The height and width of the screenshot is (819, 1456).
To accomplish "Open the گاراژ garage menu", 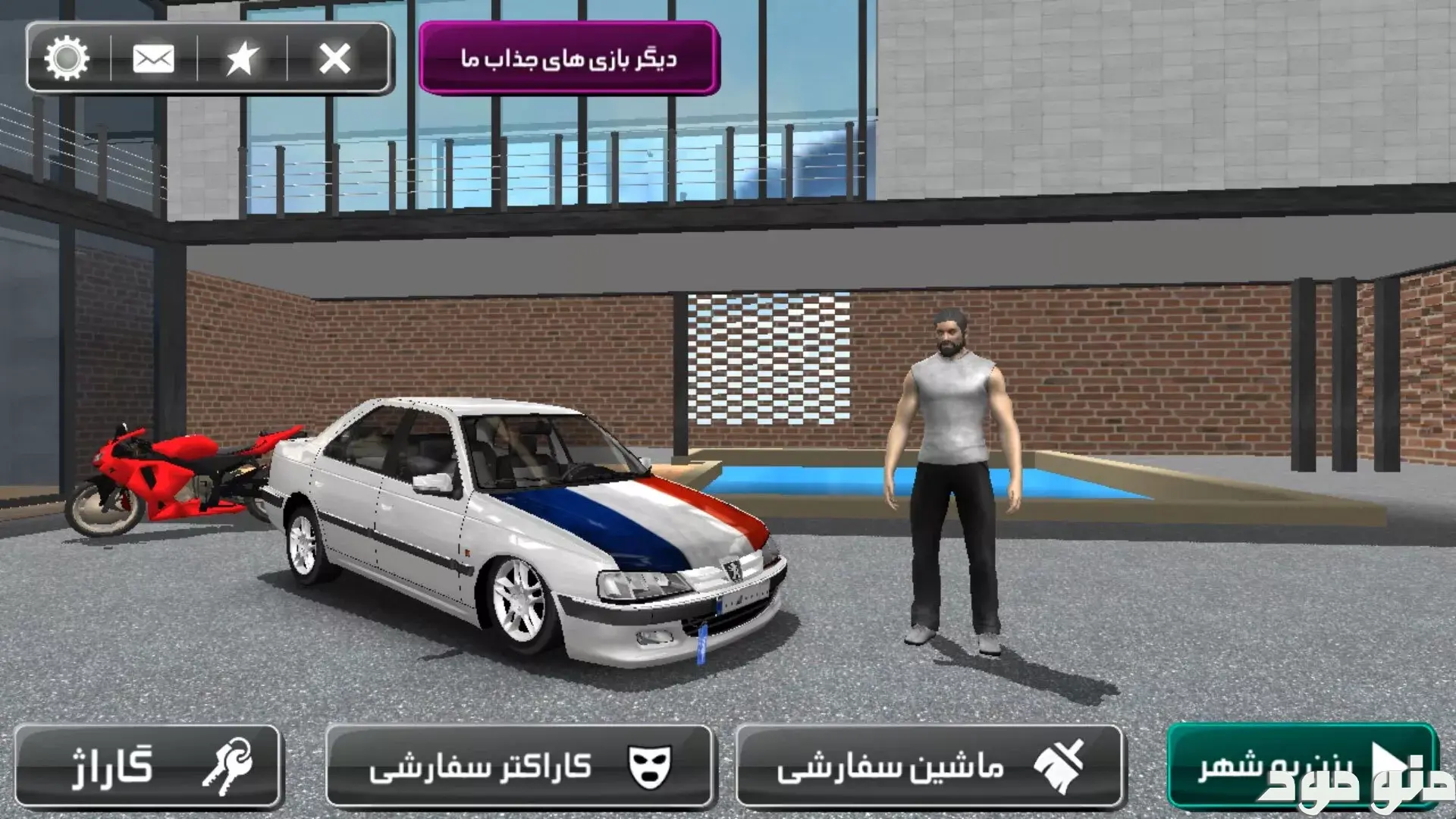I will pos(148,766).
